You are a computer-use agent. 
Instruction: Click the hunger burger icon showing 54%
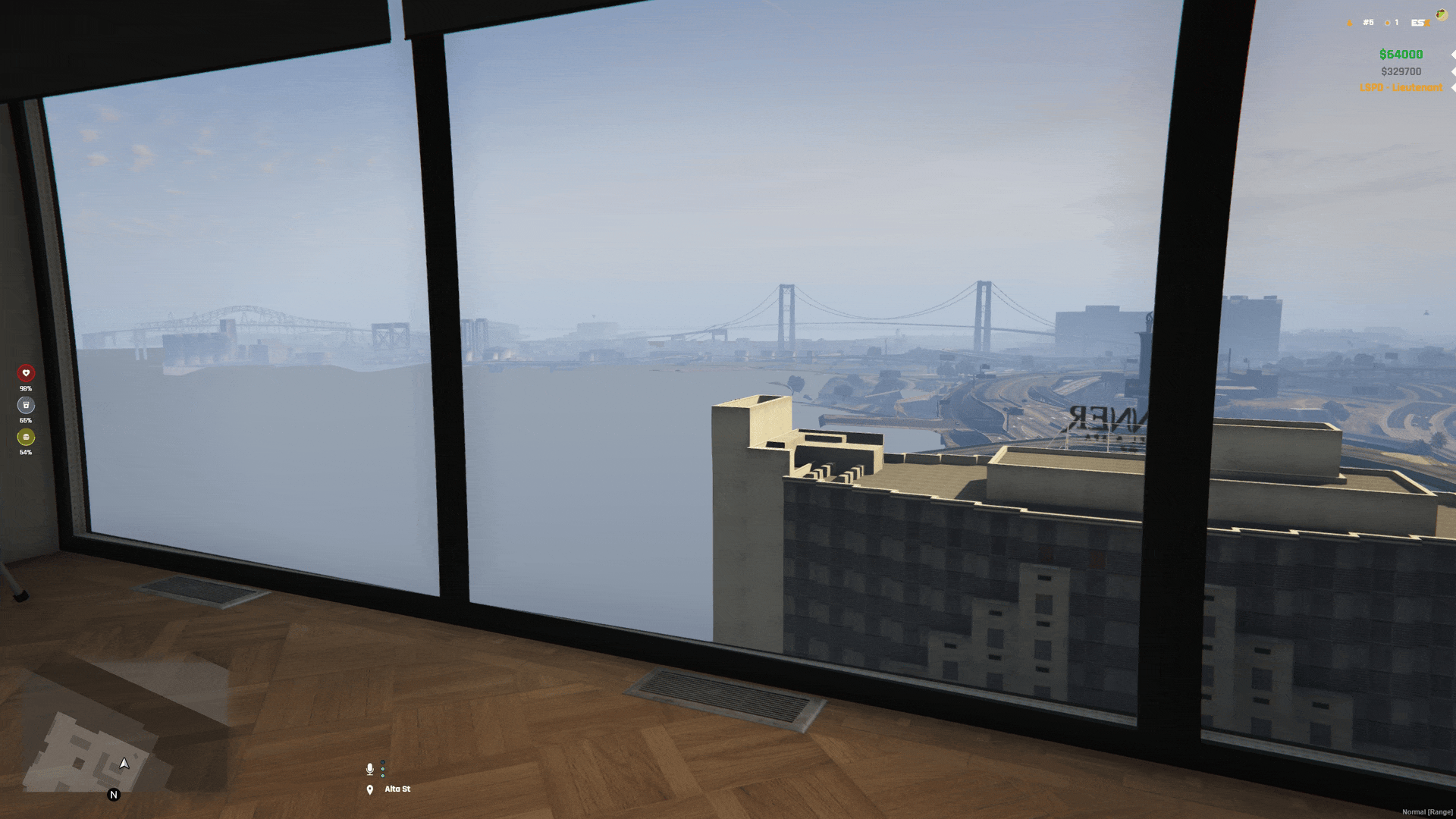[x=25, y=438]
